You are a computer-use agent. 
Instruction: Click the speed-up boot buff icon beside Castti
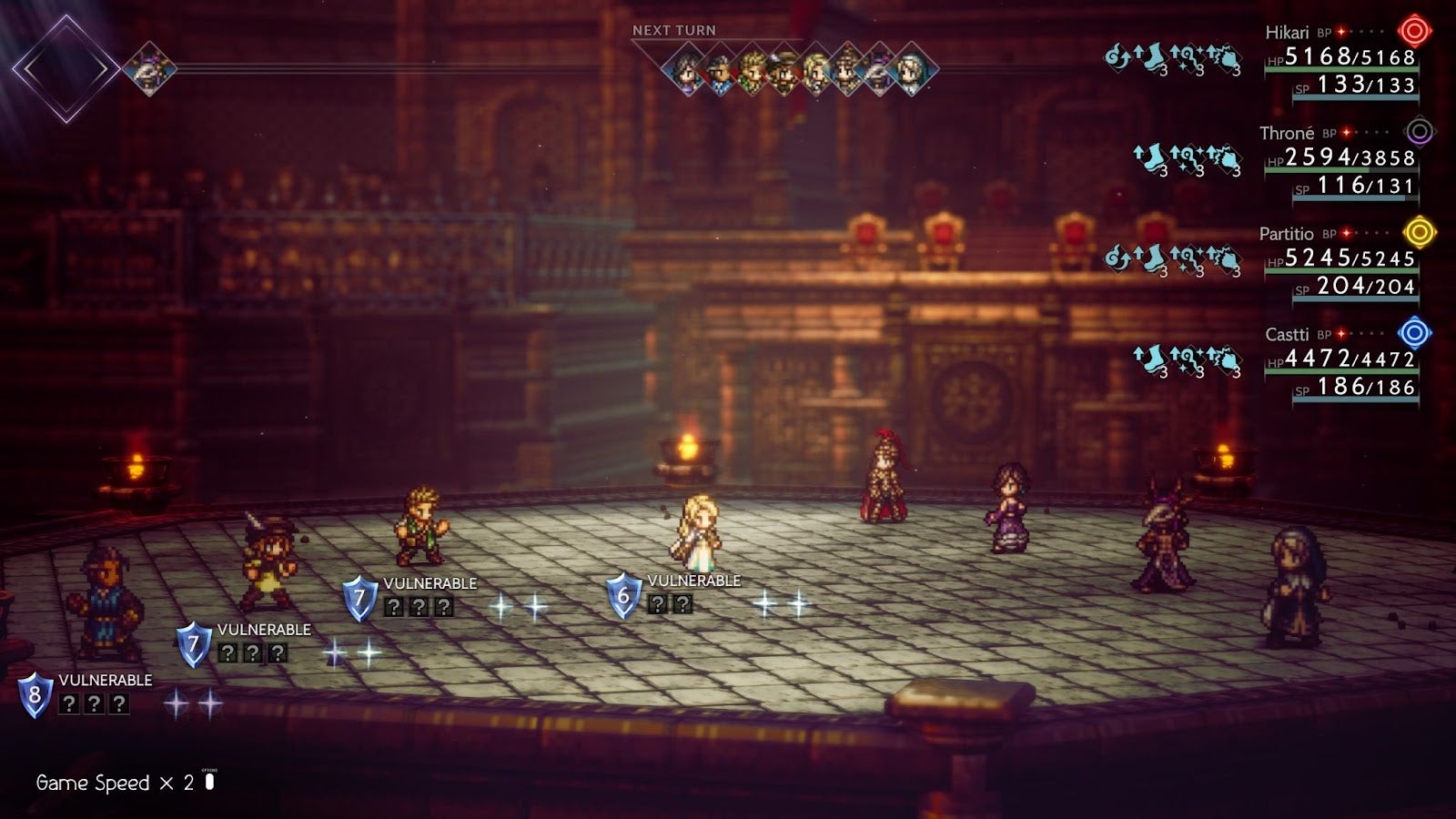click(x=1152, y=360)
